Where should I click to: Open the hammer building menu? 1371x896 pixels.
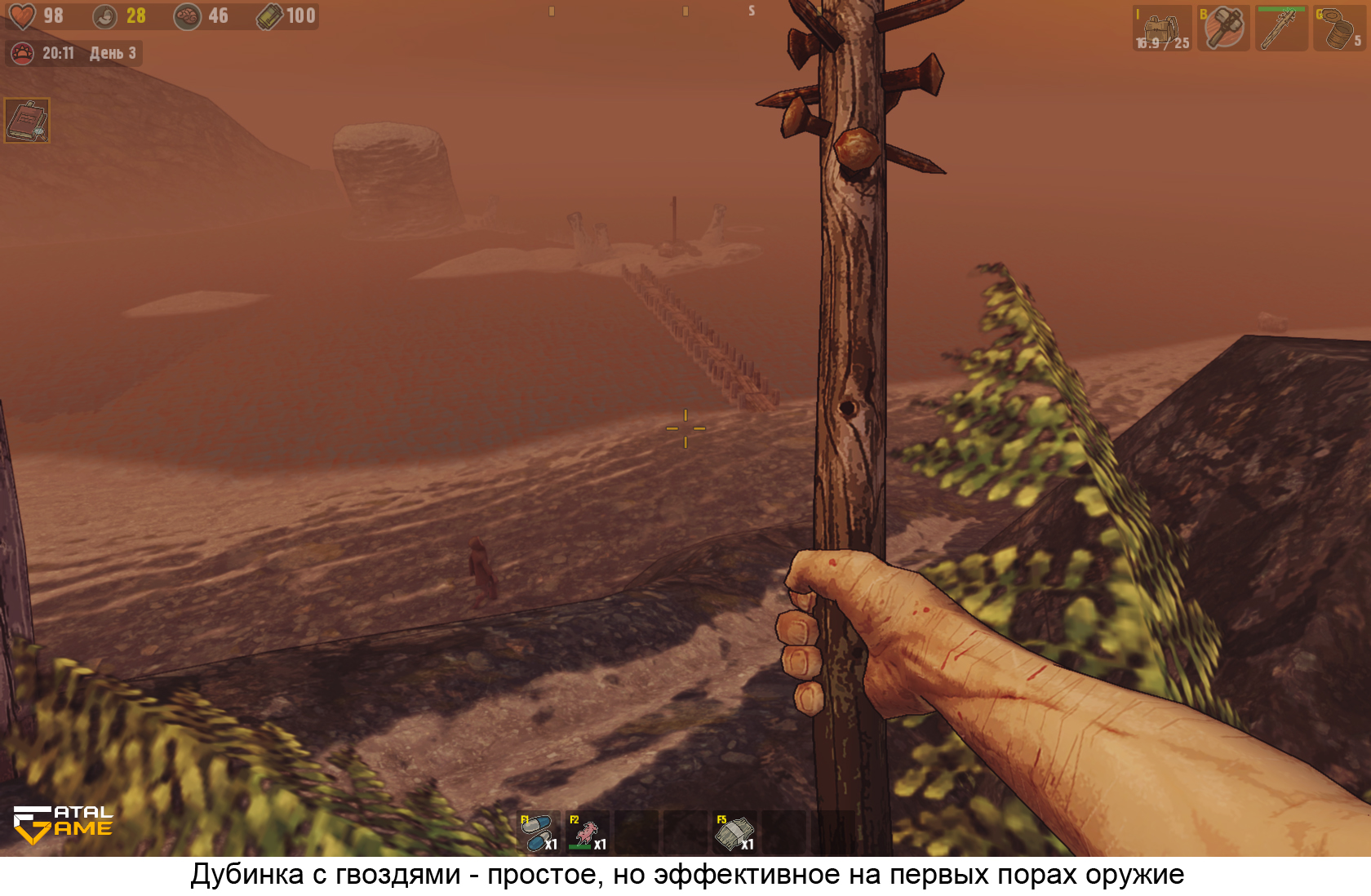point(1223,29)
